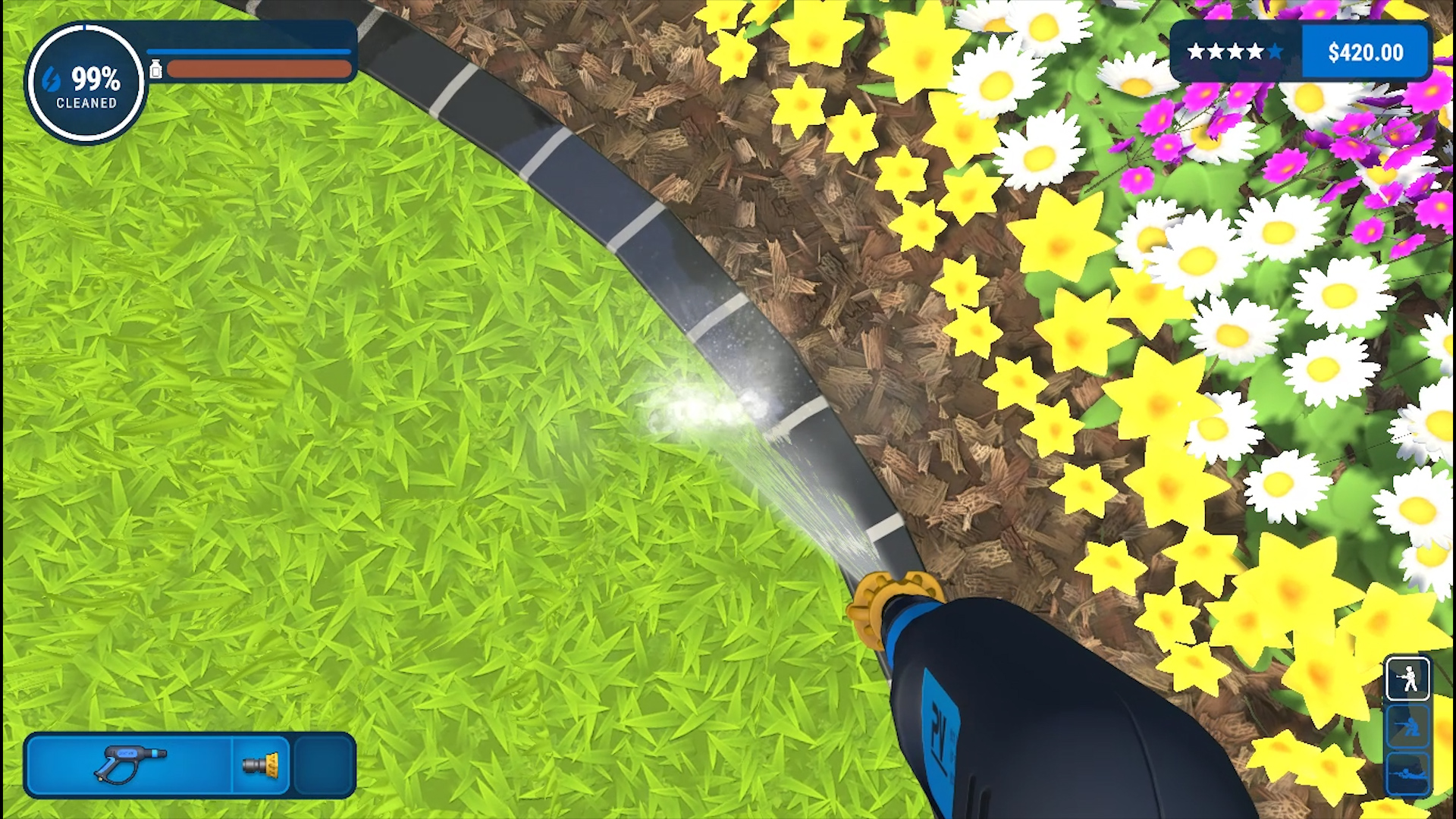Click the star rating display
This screenshot has height=819, width=1456.
[1234, 52]
